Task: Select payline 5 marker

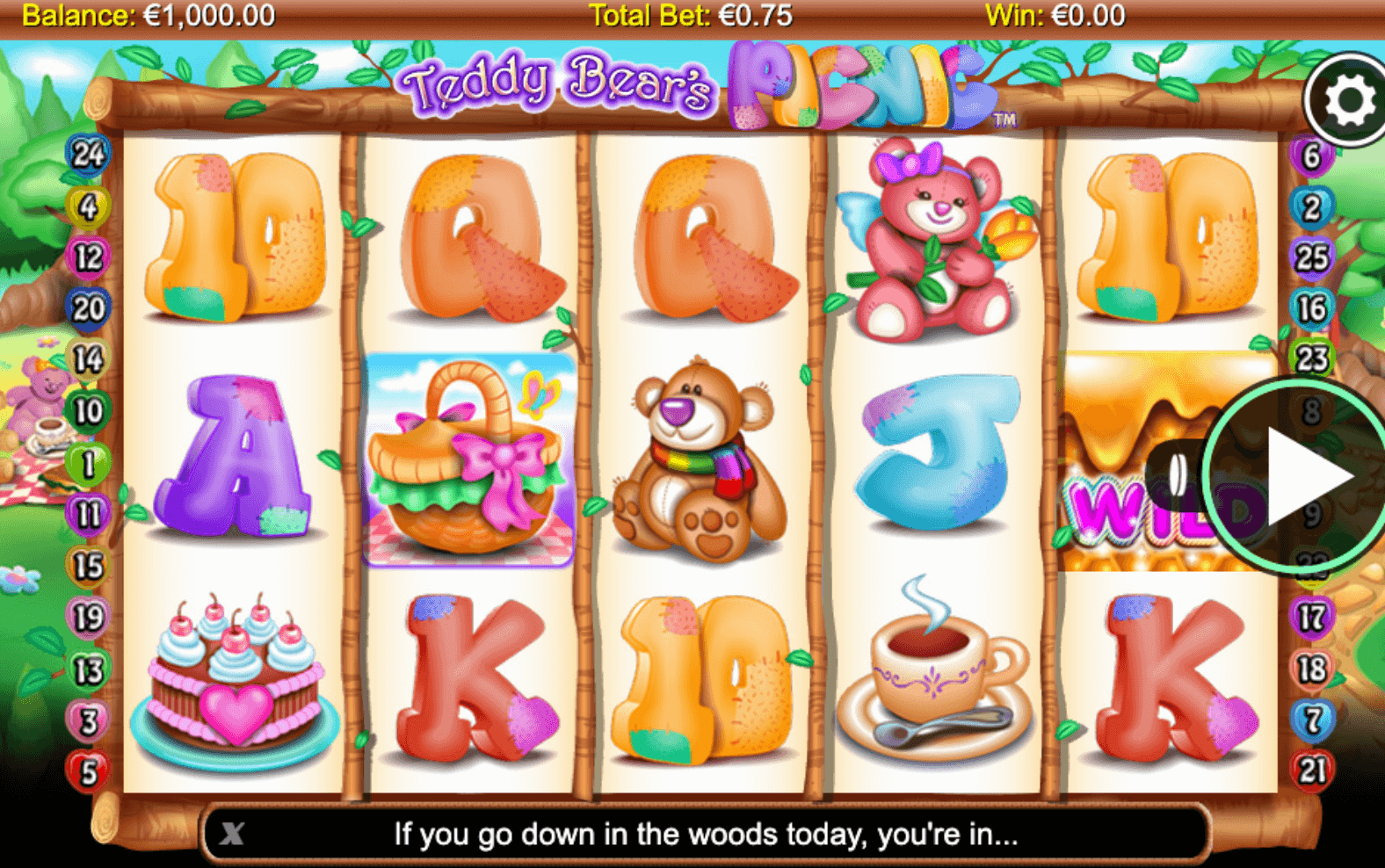Action: (x=88, y=772)
